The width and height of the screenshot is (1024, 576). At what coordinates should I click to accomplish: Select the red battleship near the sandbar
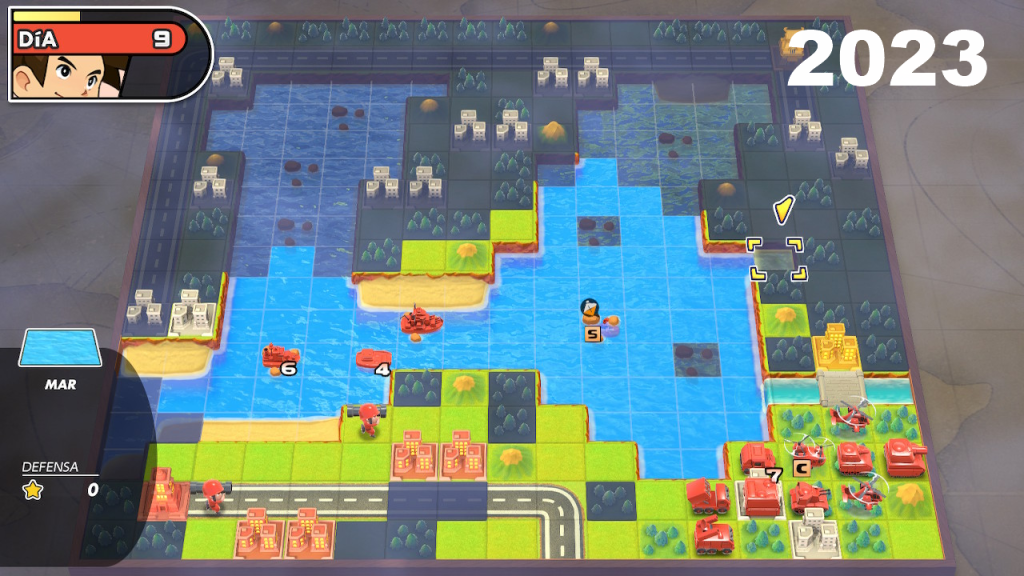[421, 320]
